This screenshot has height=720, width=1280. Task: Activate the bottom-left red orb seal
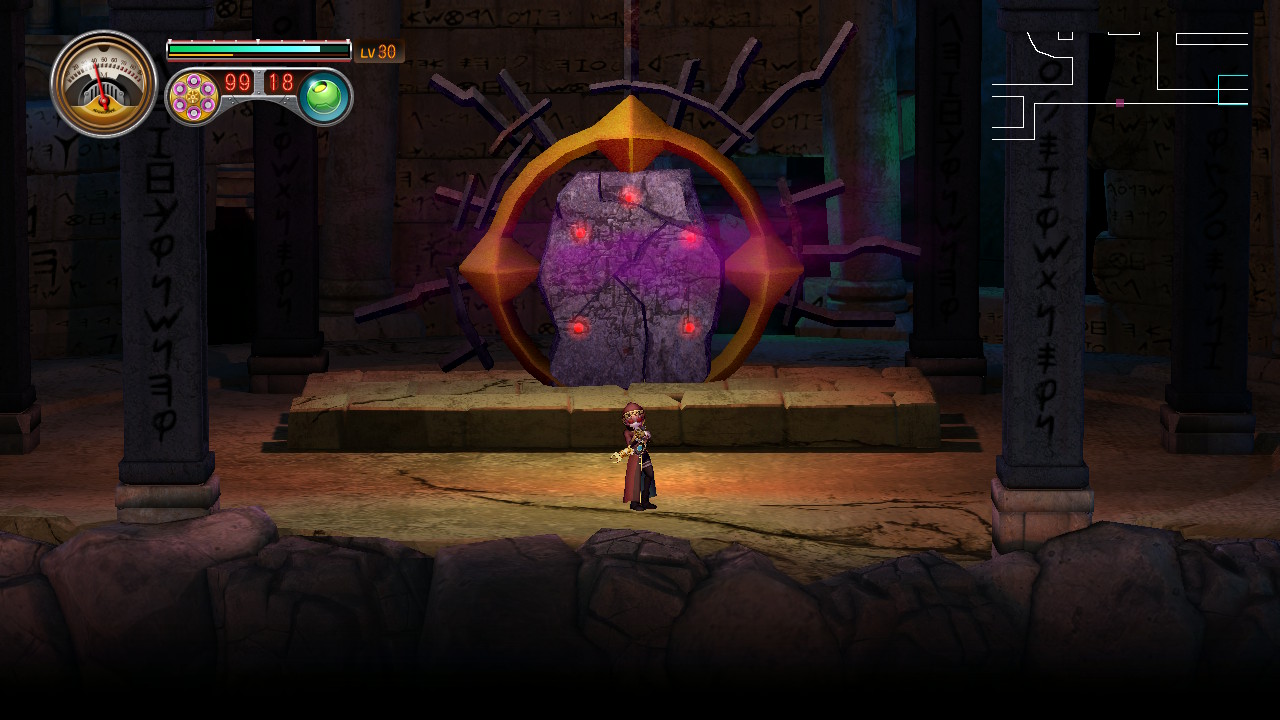click(578, 326)
